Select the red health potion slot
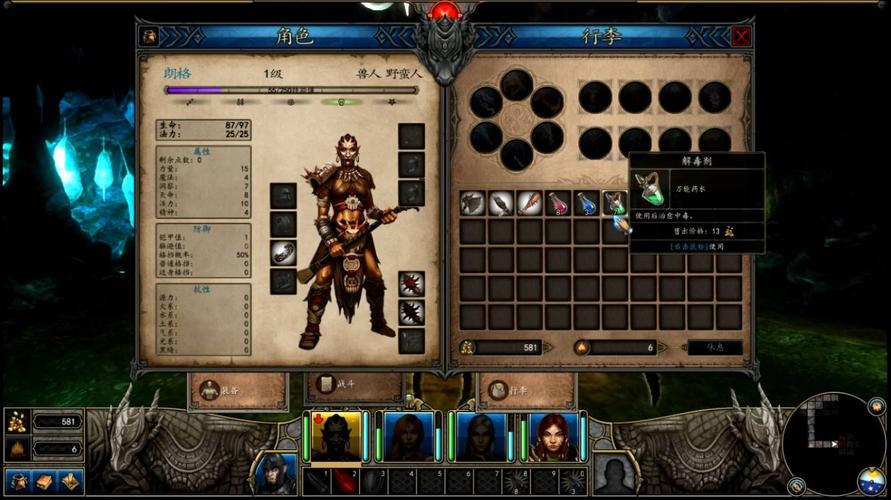The width and height of the screenshot is (891, 500). coord(558,203)
